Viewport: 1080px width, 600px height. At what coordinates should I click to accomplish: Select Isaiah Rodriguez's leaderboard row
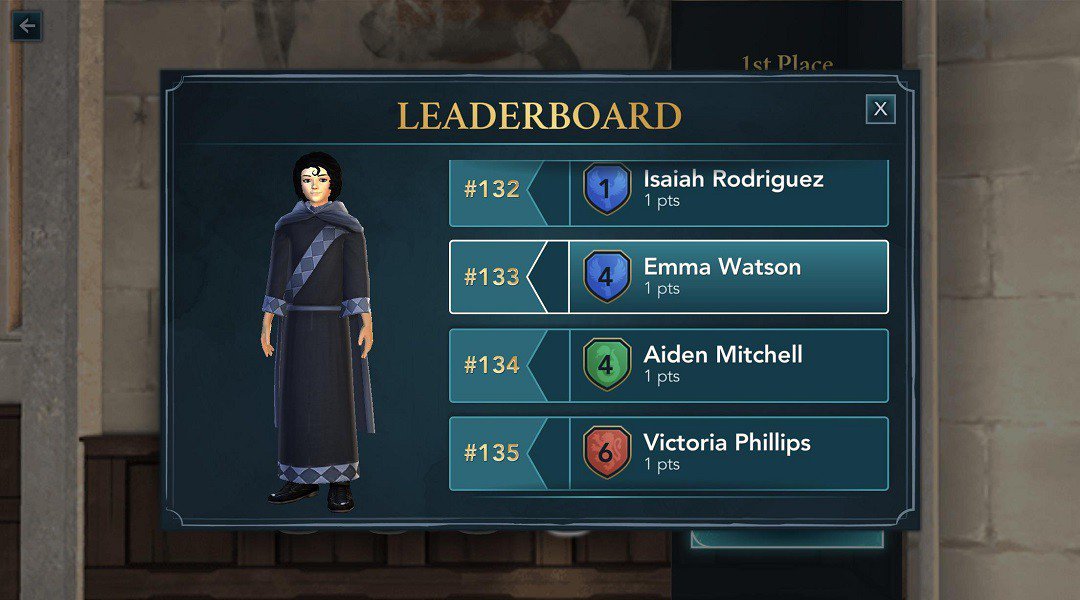668,190
